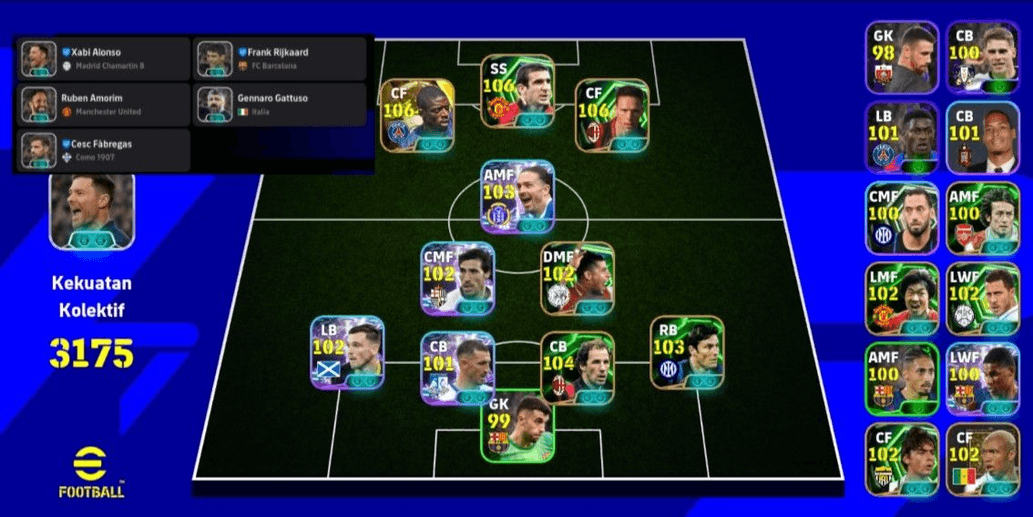1033x517 pixels.
Task: Select the substitute GK 98 card
Action: tap(902, 58)
